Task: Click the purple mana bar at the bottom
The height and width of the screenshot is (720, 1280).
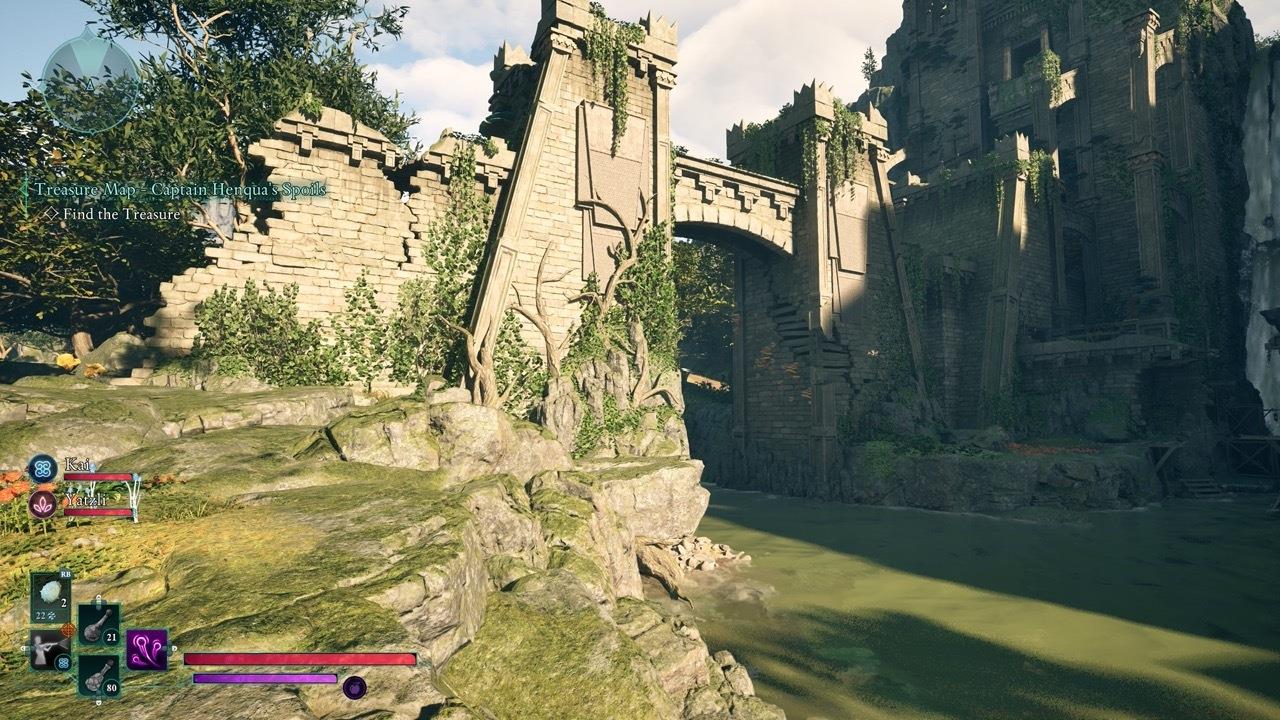Action: 265,680
